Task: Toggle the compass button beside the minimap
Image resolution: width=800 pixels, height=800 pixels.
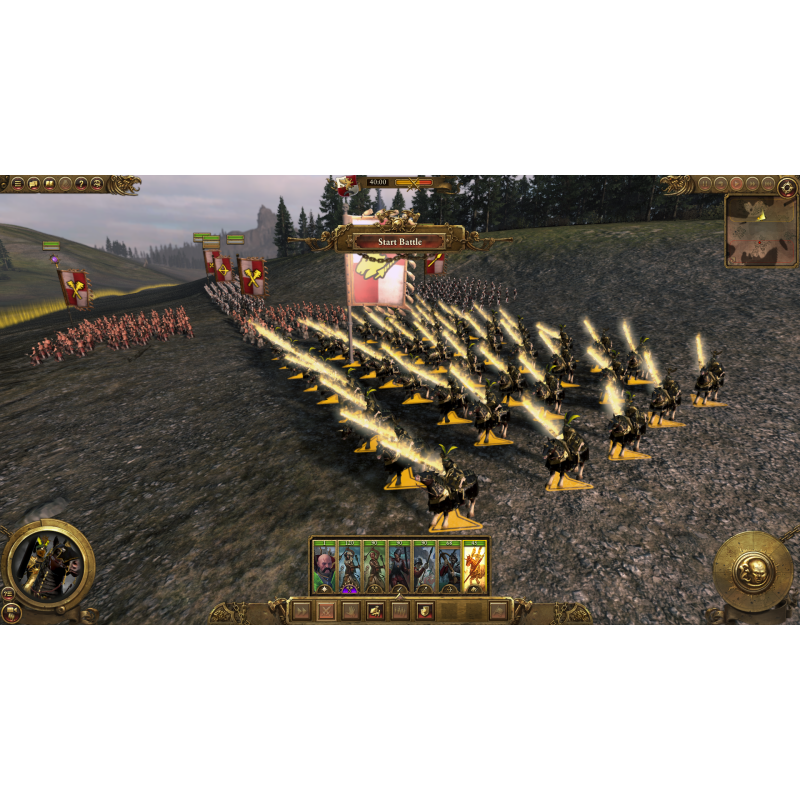Action: pyautogui.click(x=788, y=185)
